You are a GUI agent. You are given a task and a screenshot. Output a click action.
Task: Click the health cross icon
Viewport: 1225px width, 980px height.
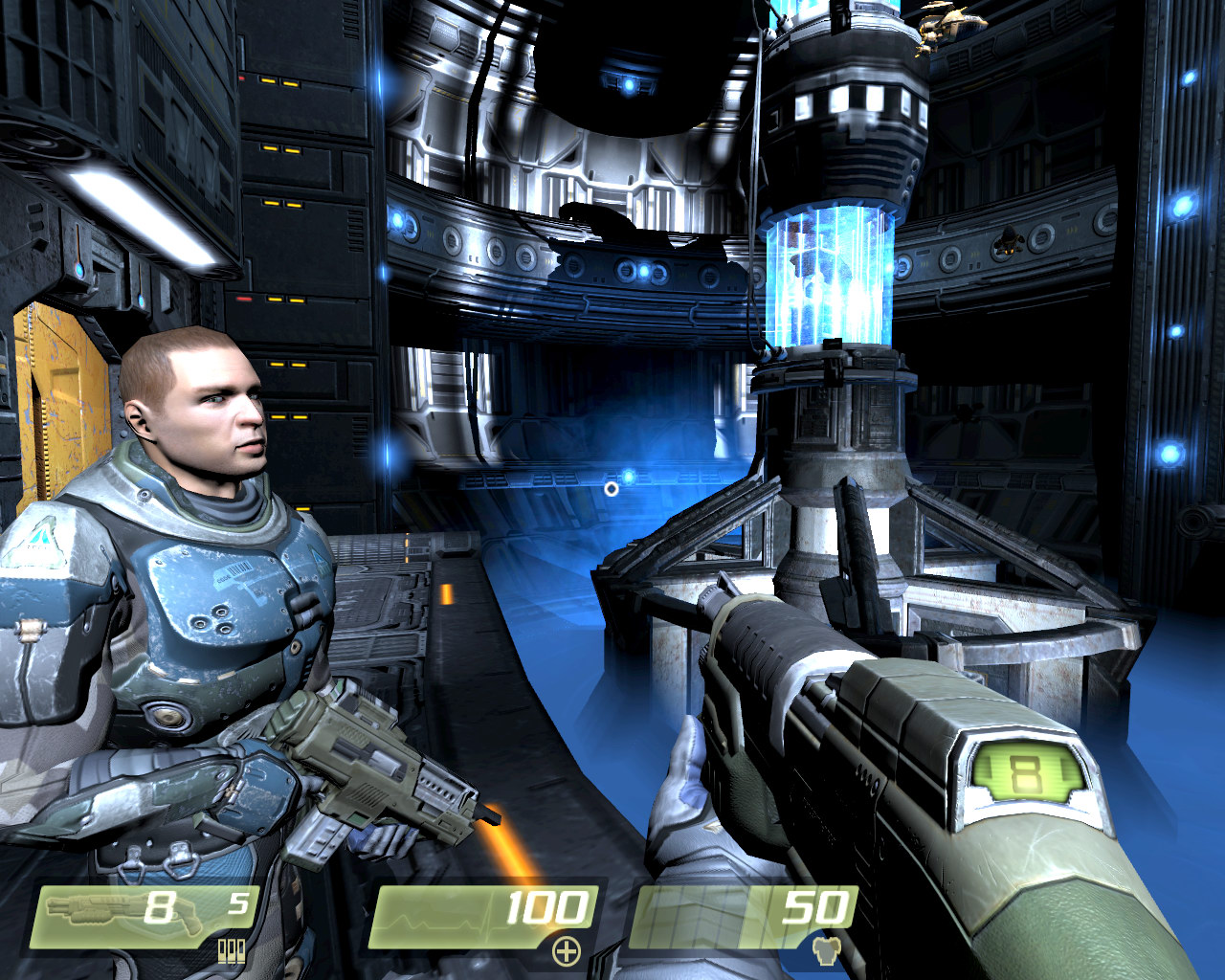567,950
